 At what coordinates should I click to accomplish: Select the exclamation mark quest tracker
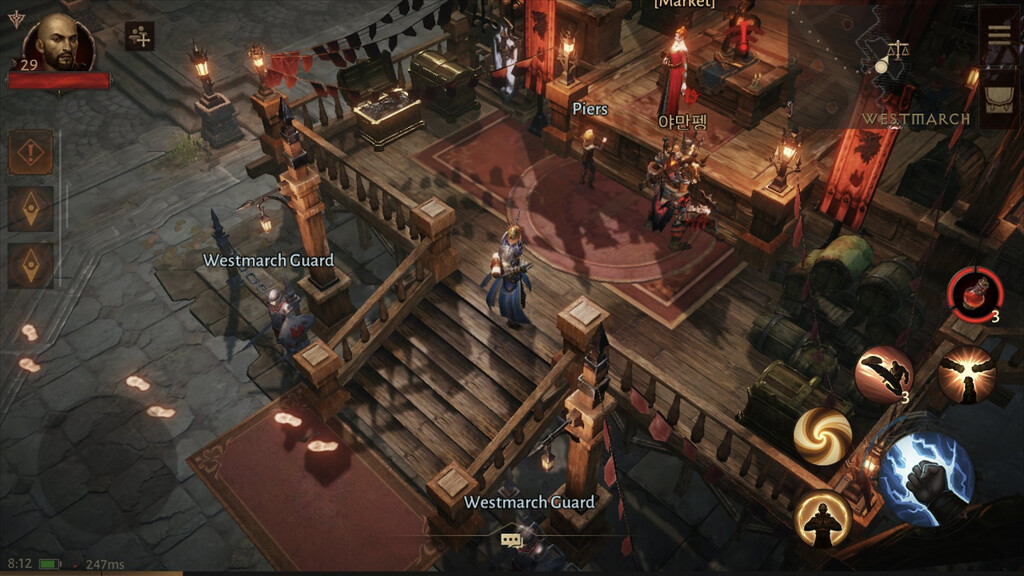31,153
